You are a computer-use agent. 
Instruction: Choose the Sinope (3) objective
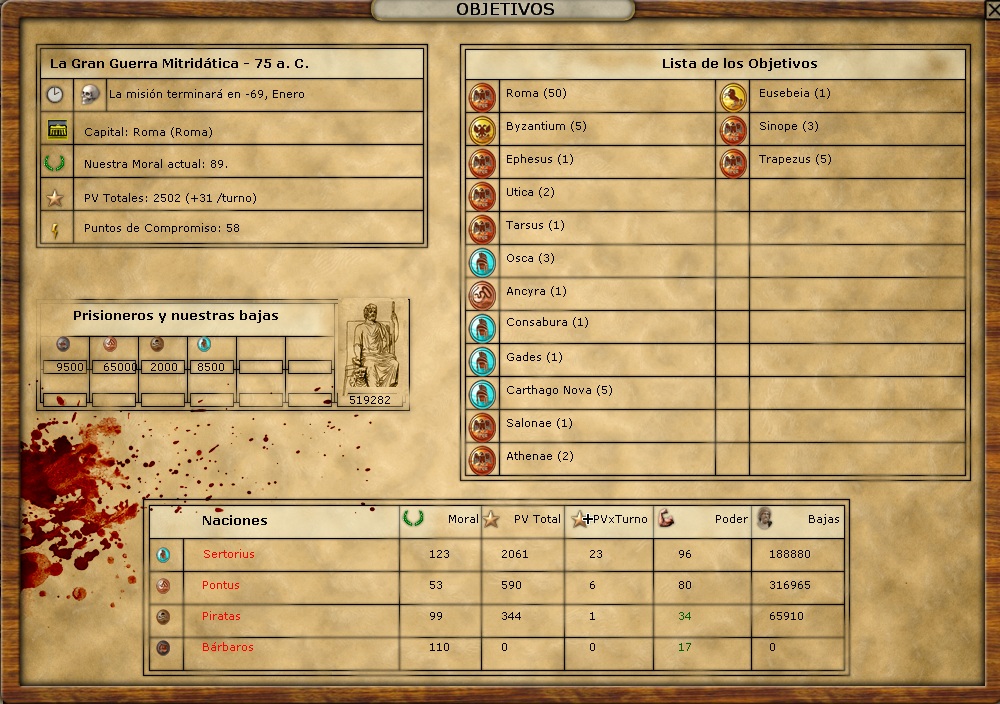coord(788,127)
